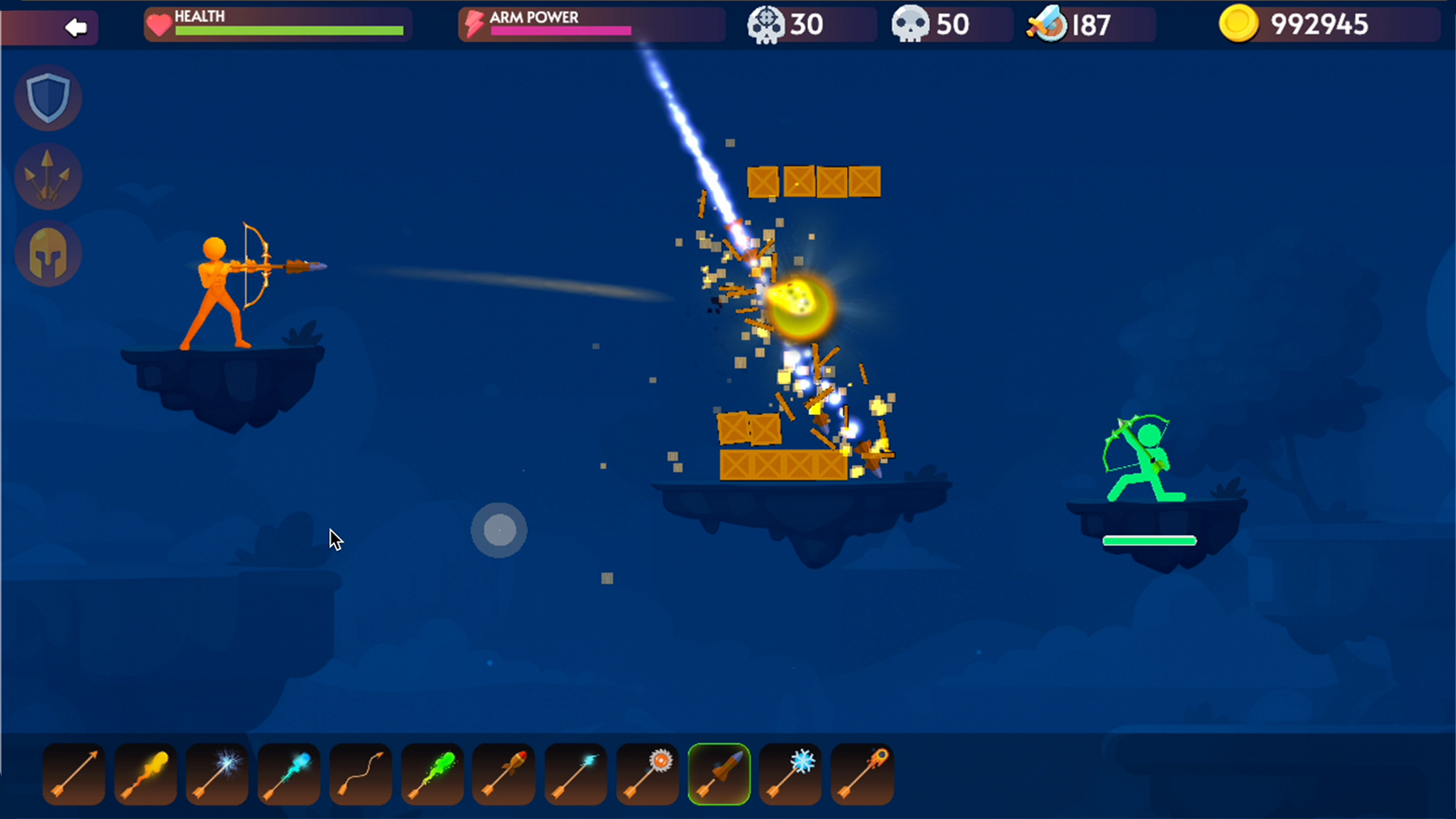Choose the sparkling electric arrow

(x=217, y=773)
